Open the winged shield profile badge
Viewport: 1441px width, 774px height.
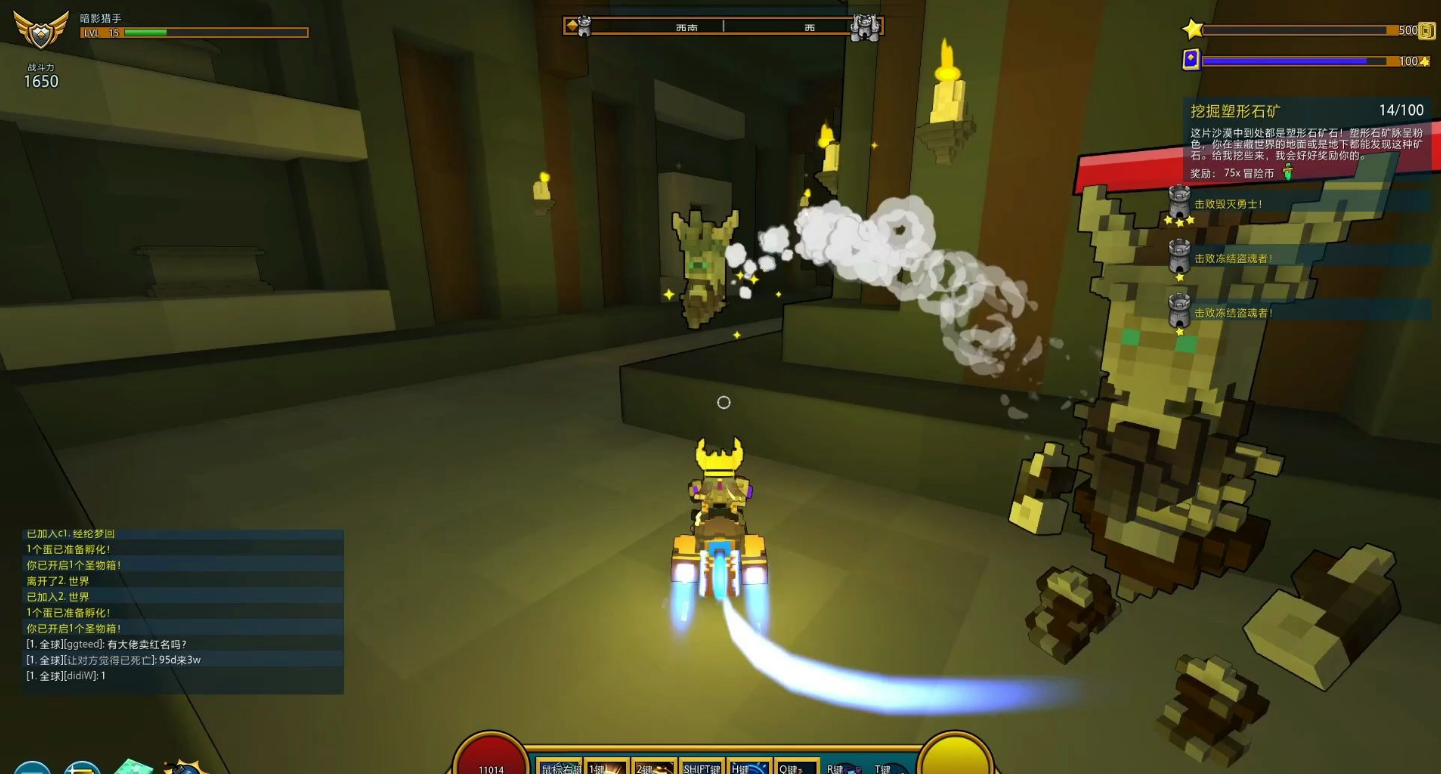click(41, 30)
